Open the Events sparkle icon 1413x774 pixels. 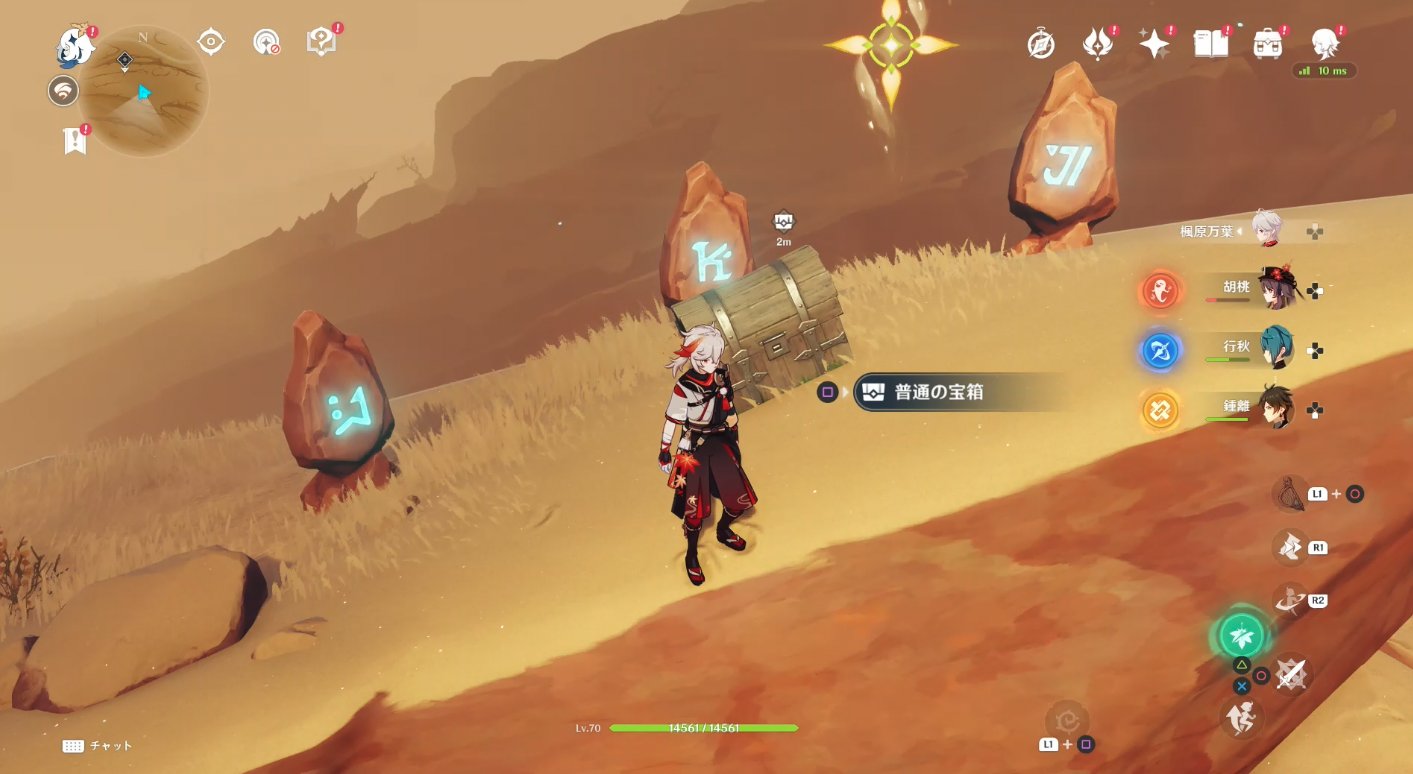[x=1153, y=44]
